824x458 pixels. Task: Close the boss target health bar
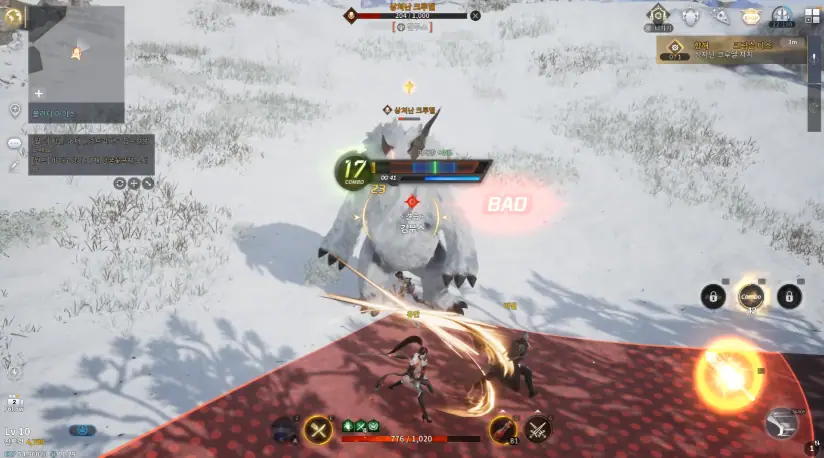click(x=475, y=15)
